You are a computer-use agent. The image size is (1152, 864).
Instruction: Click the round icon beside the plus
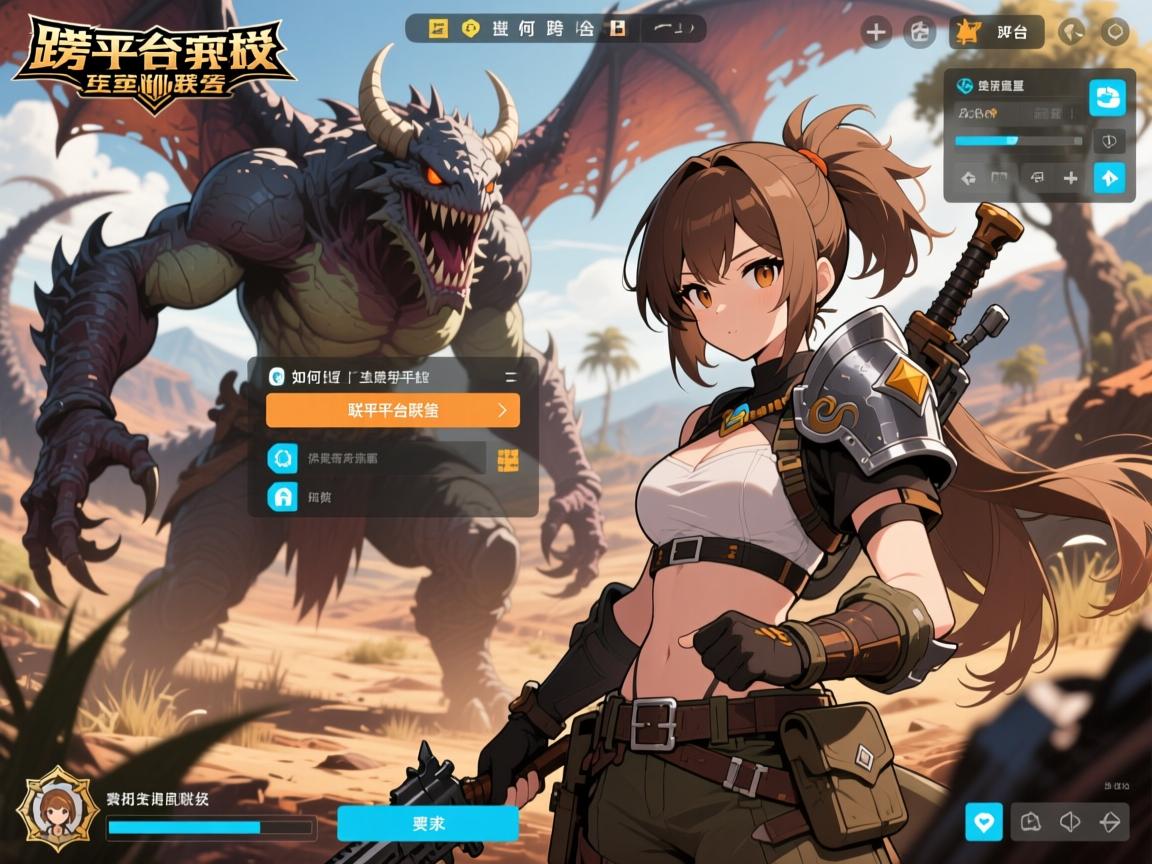tap(919, 32)
